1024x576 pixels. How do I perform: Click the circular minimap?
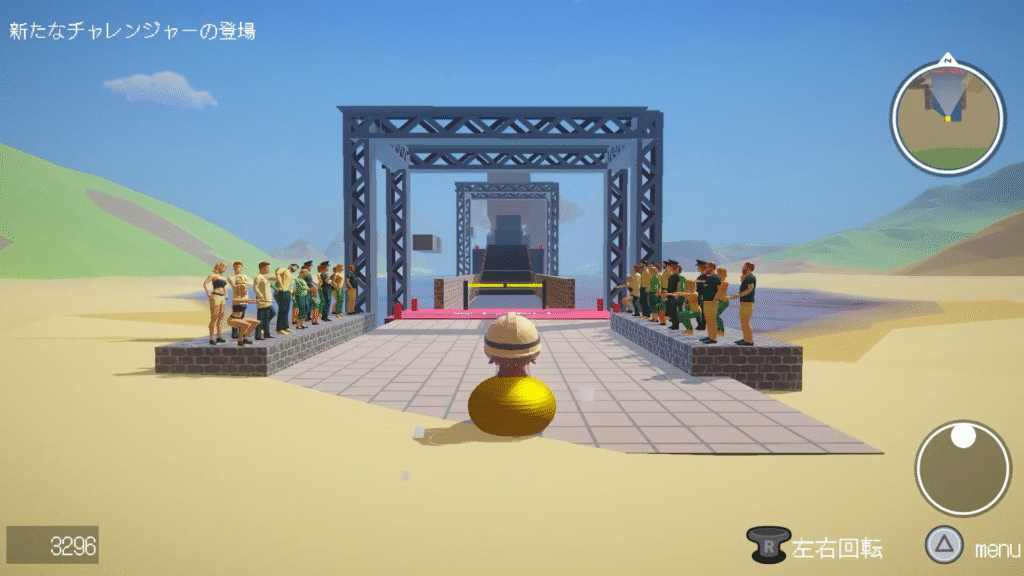tap(947, 117)
